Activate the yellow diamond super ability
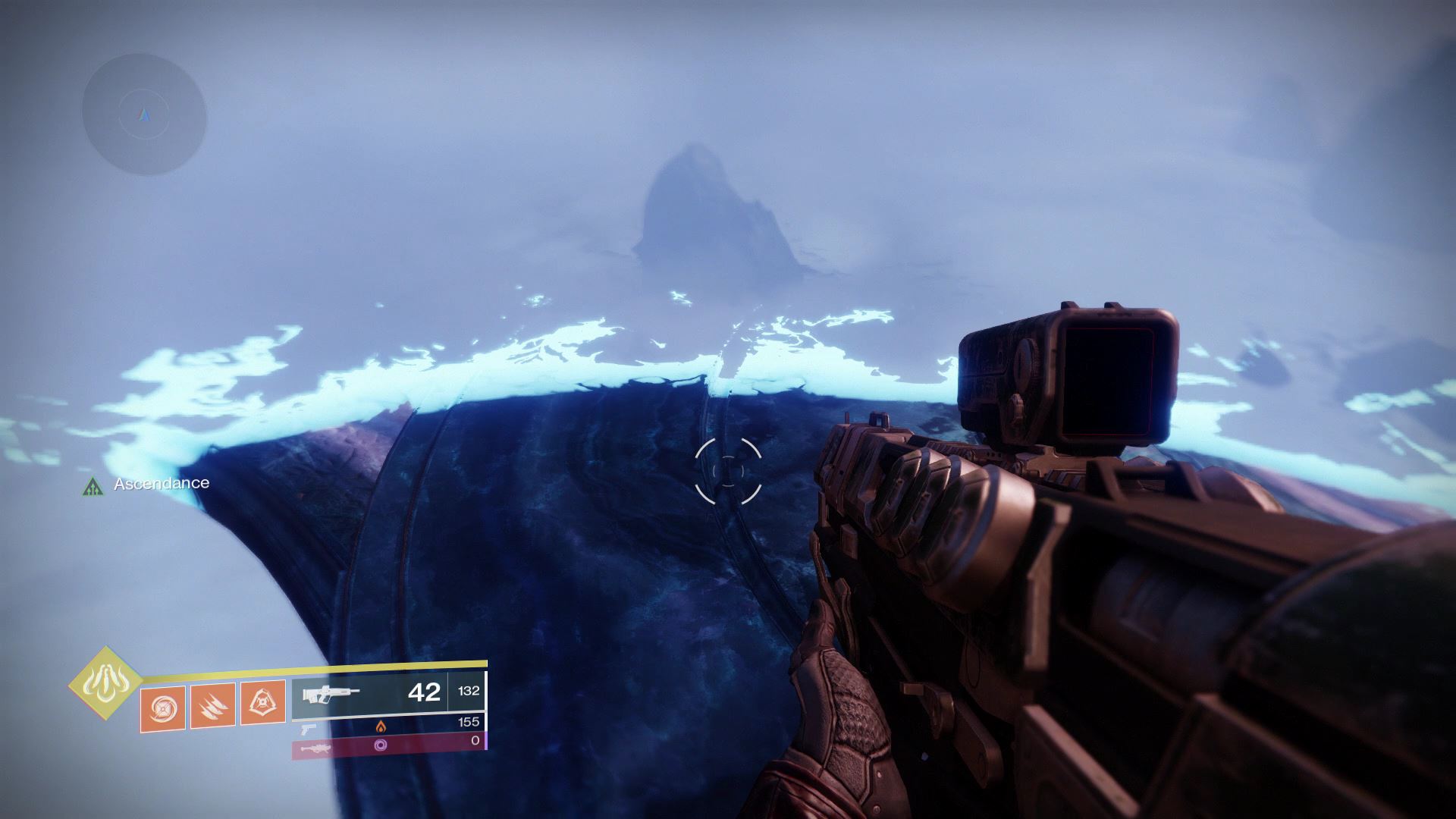 pos(105,682)
